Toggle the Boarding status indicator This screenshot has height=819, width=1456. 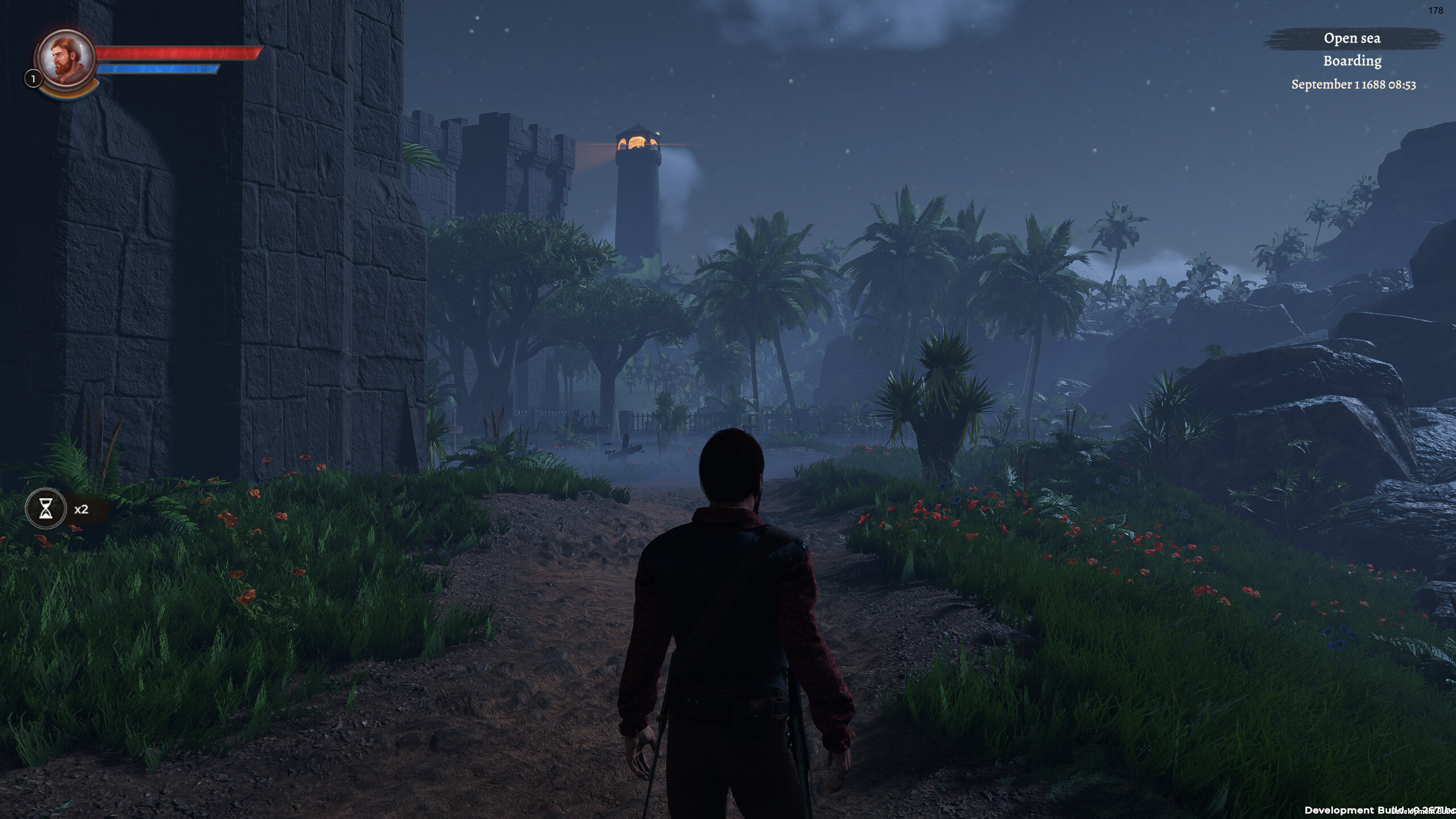coord(1352,60)
